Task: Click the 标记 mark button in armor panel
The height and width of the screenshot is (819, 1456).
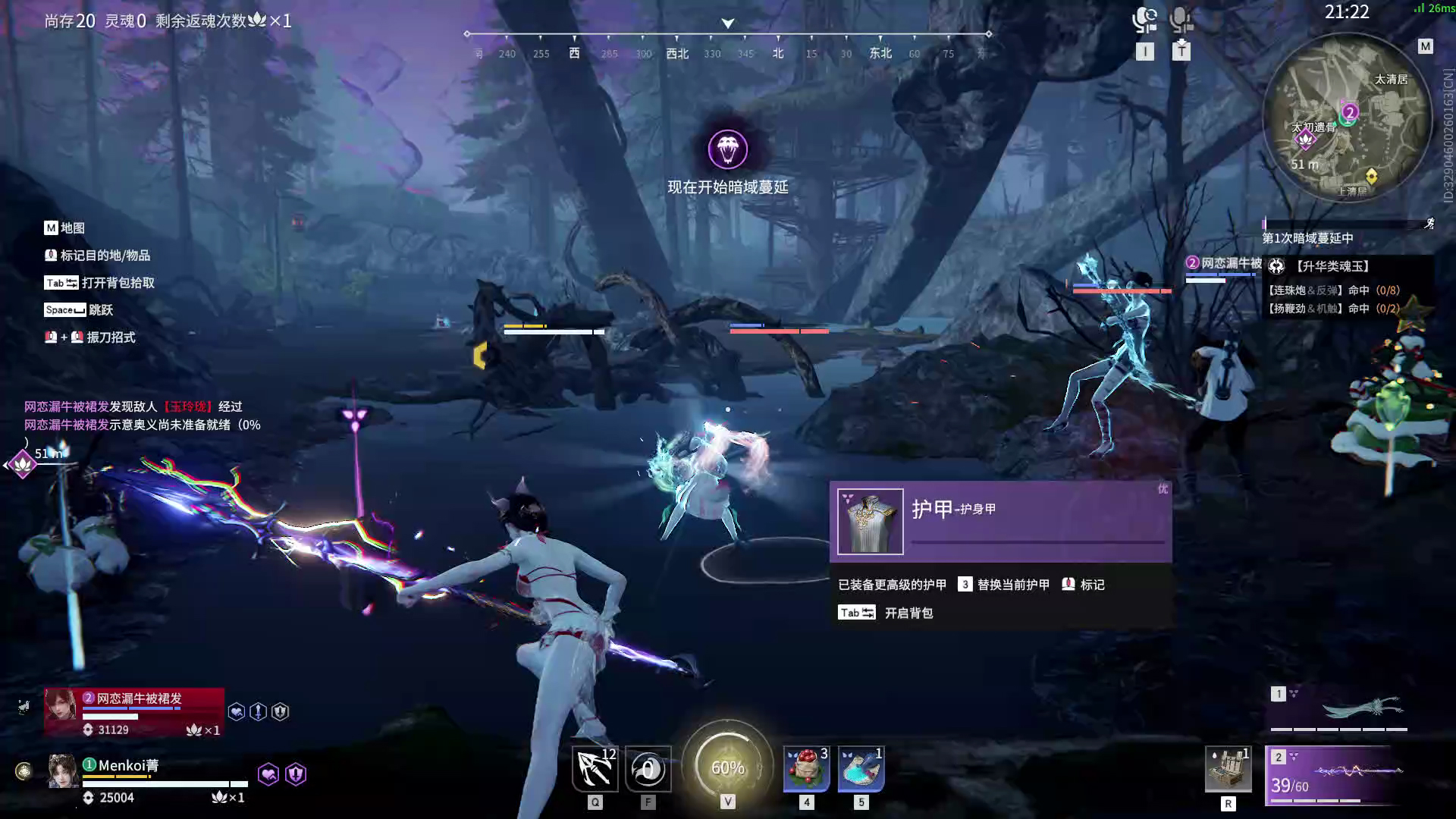Action: pyautogui.click(x=1082, y=584)
